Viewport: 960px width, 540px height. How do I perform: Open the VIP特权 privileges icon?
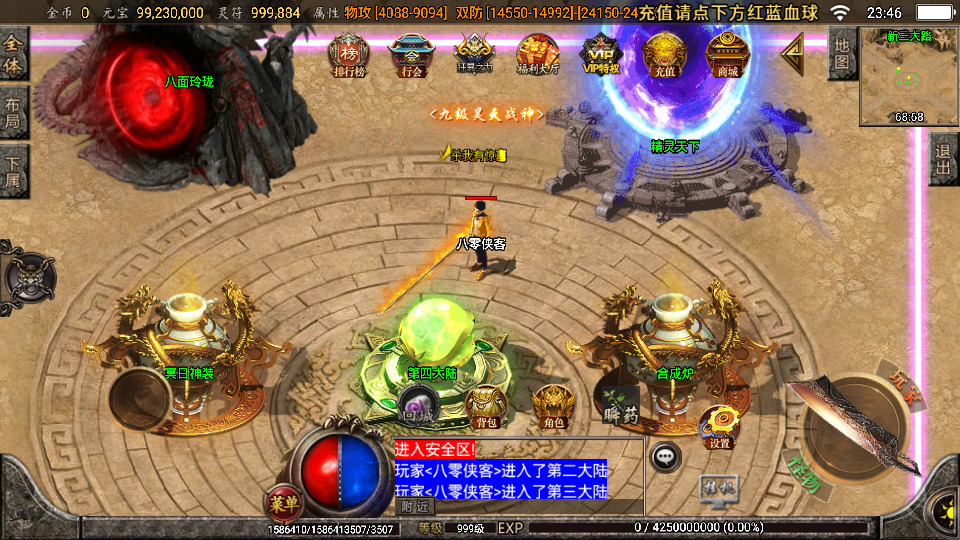[x=601, y=55]
